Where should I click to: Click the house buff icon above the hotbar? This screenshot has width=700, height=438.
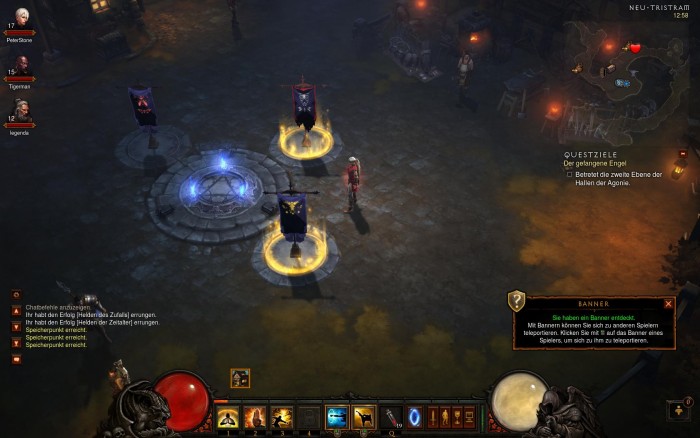pos(240,377)
